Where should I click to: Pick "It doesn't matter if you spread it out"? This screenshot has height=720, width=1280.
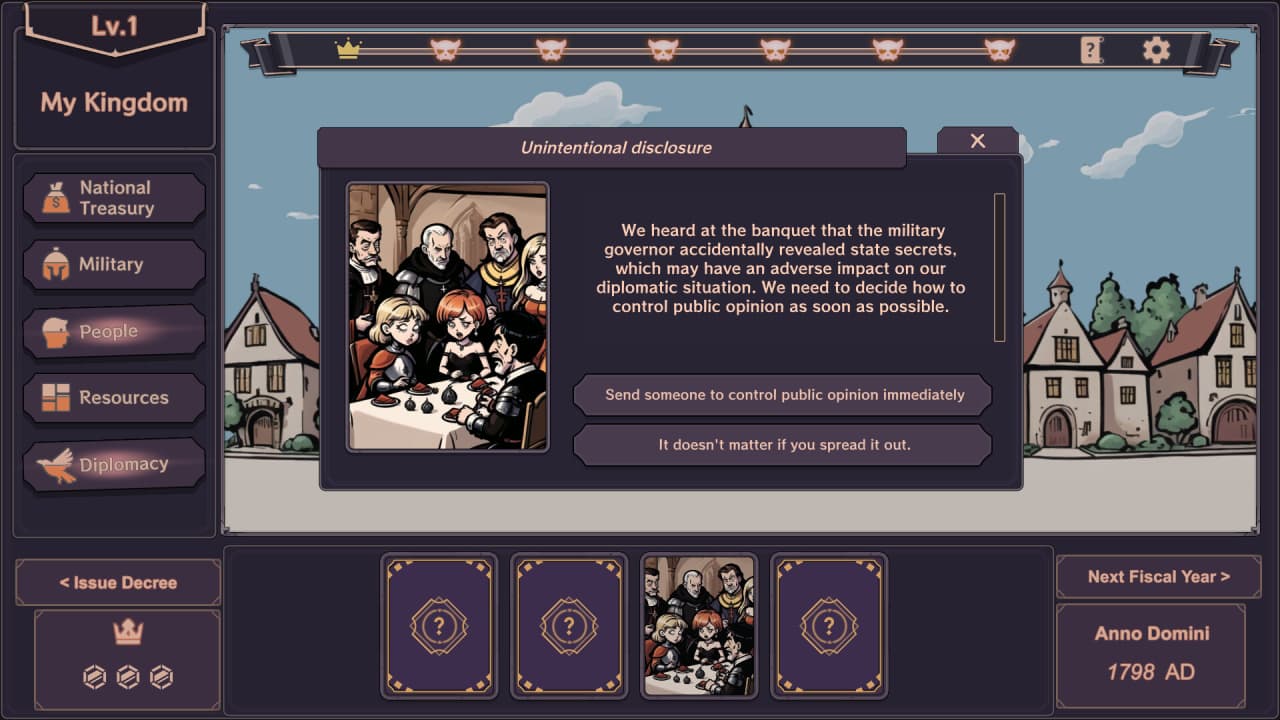[x=783, y=445]
